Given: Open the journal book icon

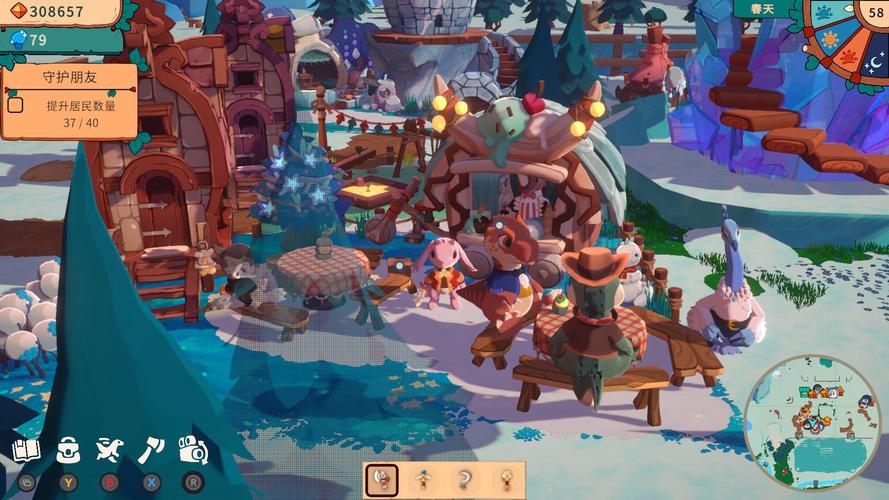Looking at the screenshot, I should [x=26, y=449].
